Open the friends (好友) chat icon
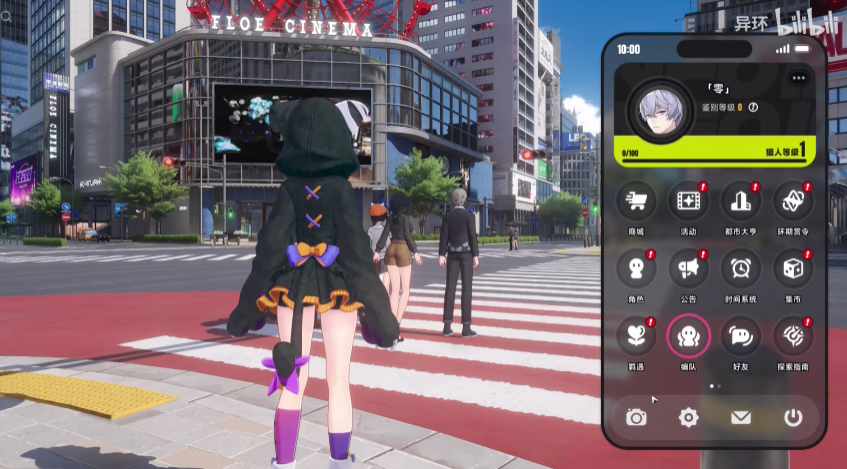Viewport: 847px width, 469px height. pyautogui.click(x=740, y=336)
